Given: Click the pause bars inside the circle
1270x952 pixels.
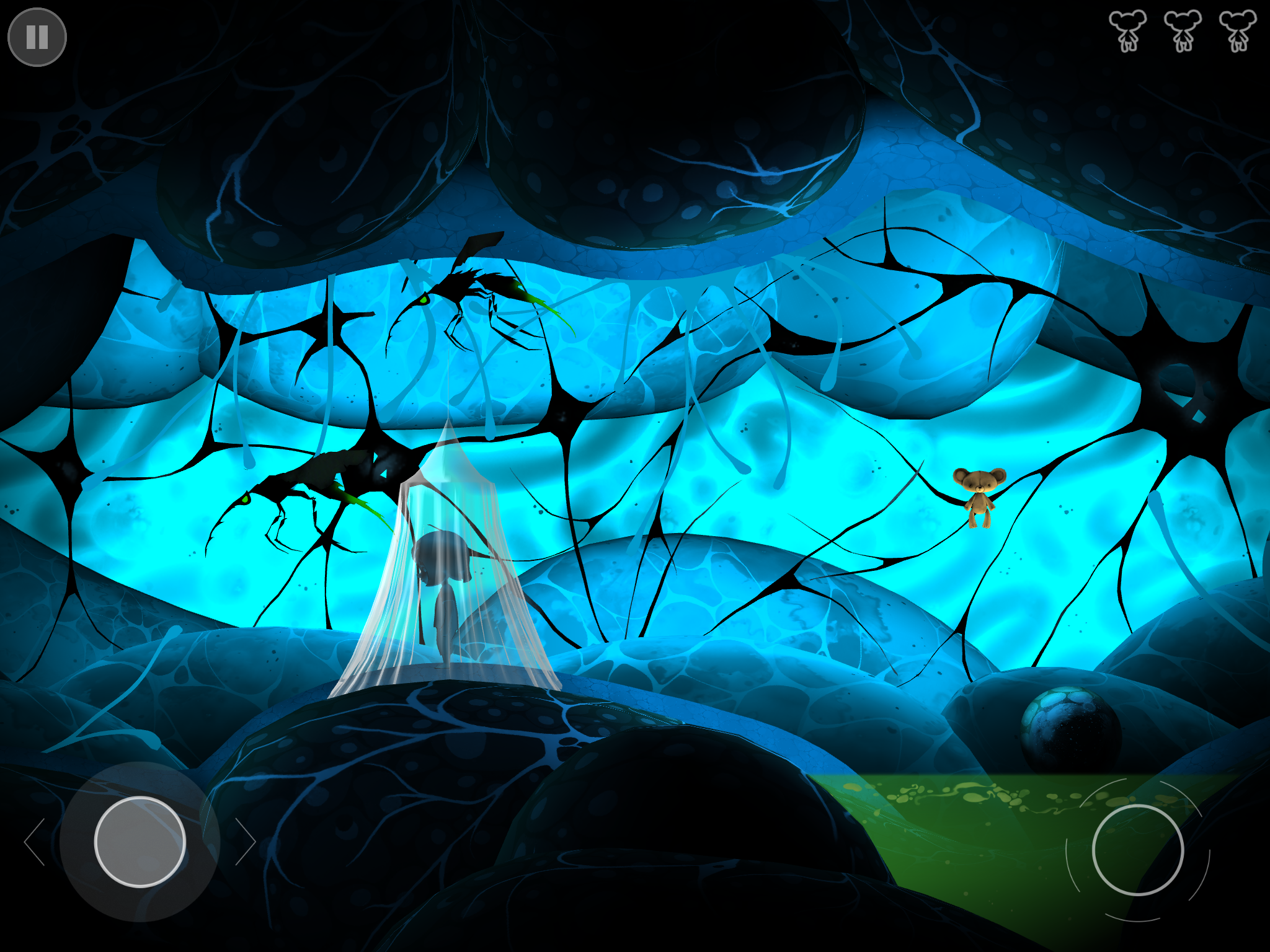Looking at the screenshot, I should pos(37,36).
